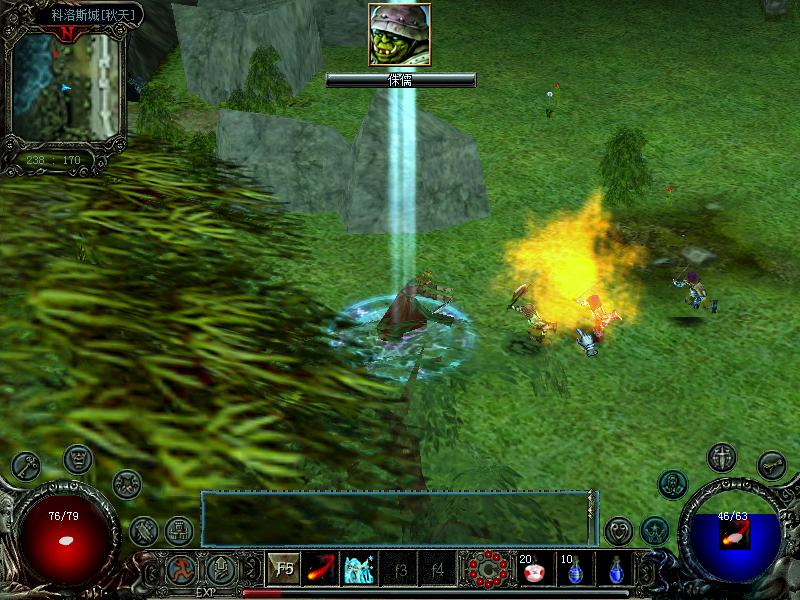Select the F5 hotkey slot
Screen dimensions: 800x600
(x=285, y=570)
